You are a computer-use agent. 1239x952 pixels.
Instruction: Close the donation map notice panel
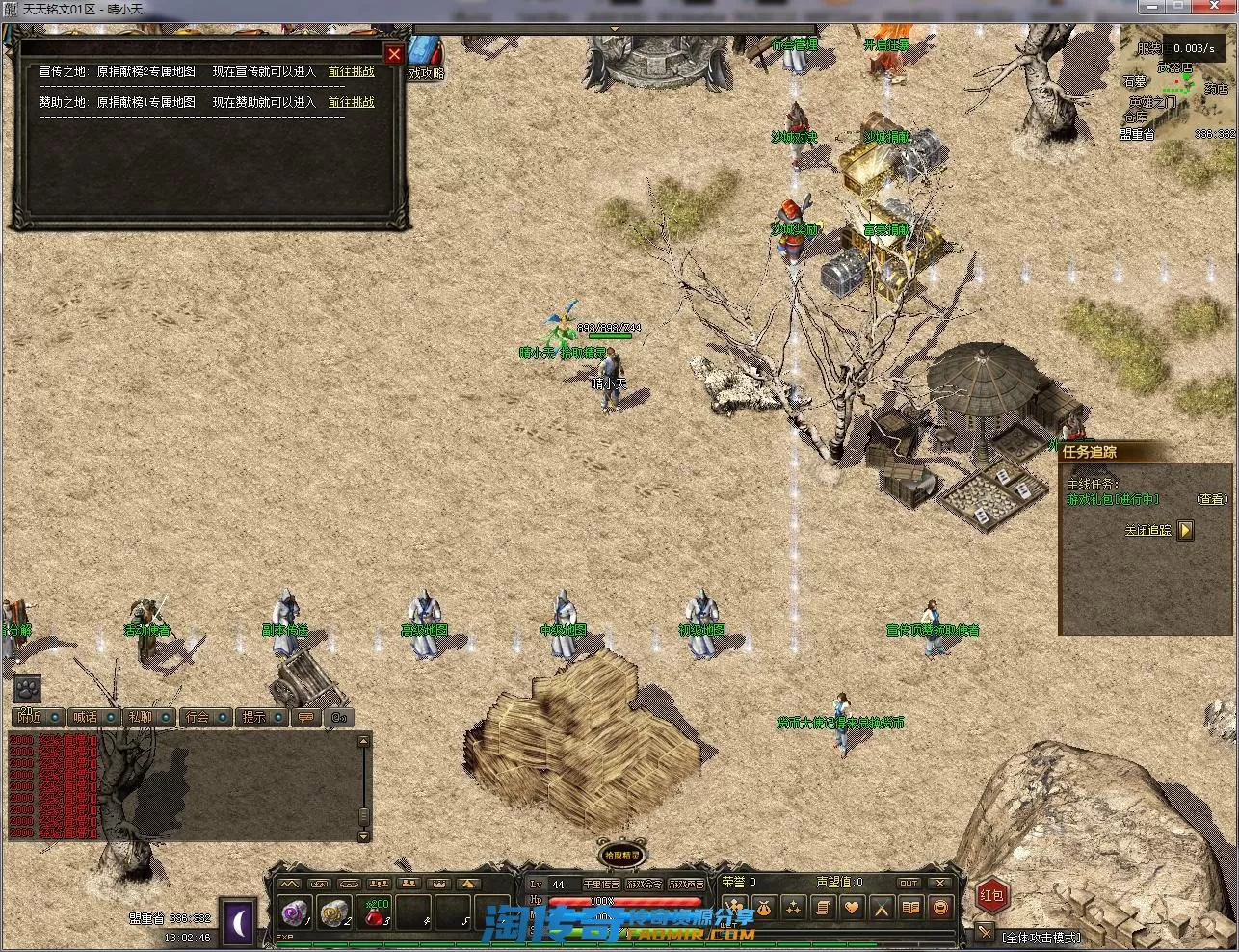(x=394, y=55)
